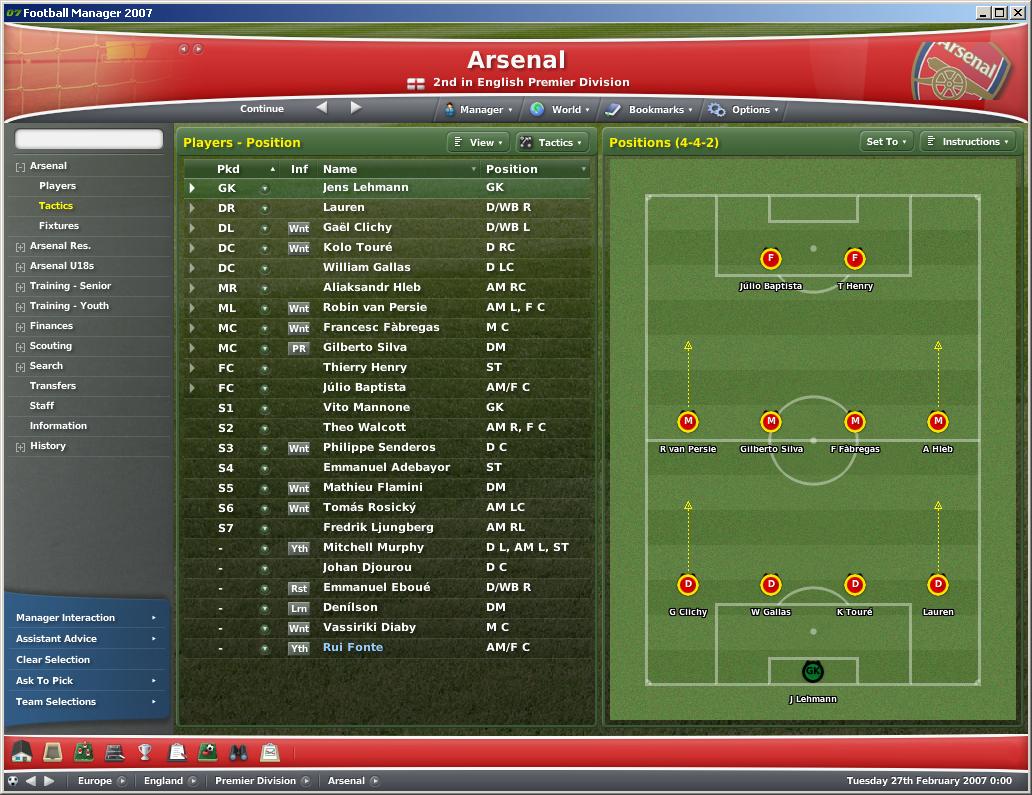The image size is (1032, 795).
Task: Select Players in the Arsenal sidebar
Action: [58, 186]
